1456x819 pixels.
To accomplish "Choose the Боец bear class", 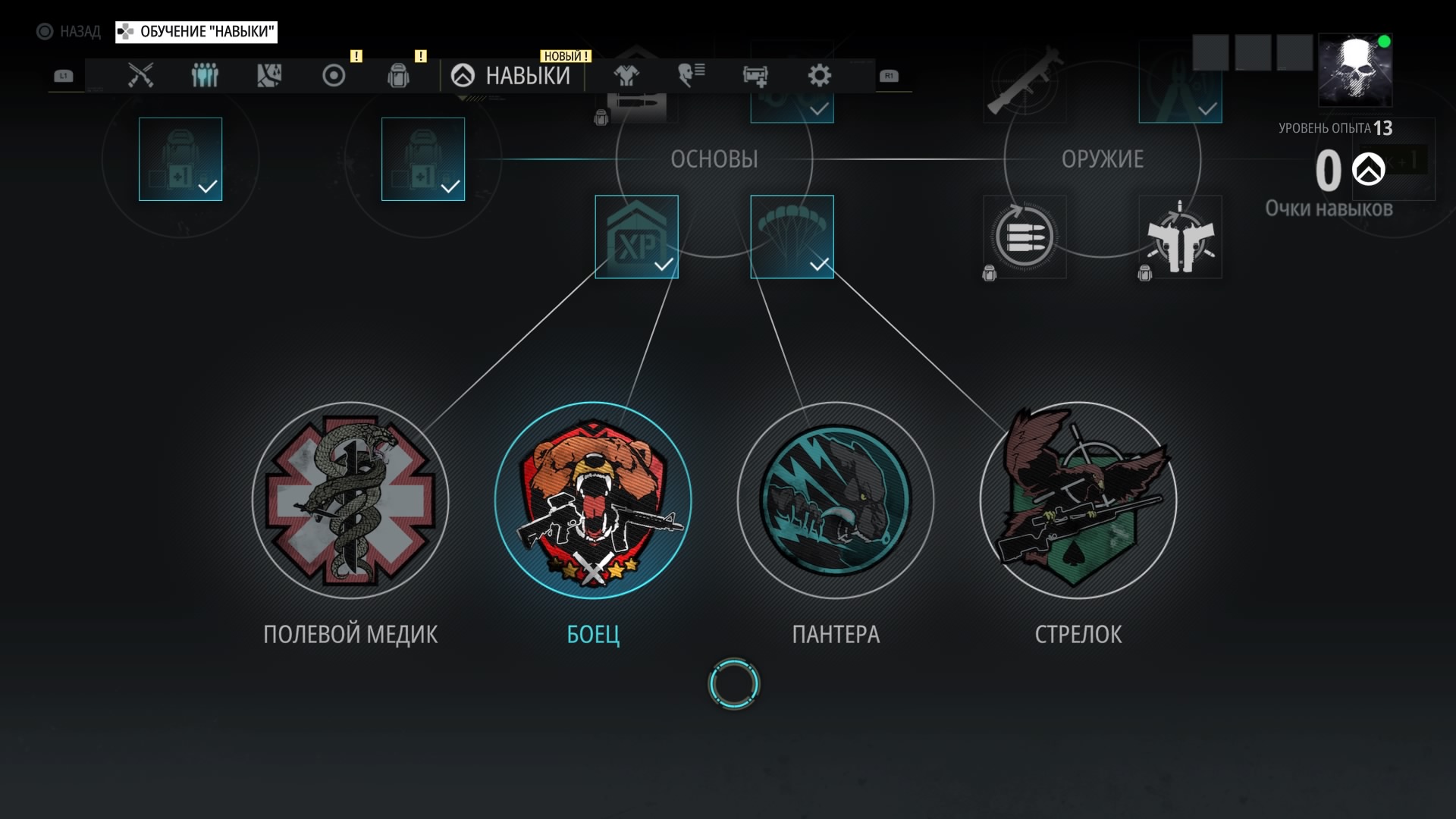I will [593, 501].
